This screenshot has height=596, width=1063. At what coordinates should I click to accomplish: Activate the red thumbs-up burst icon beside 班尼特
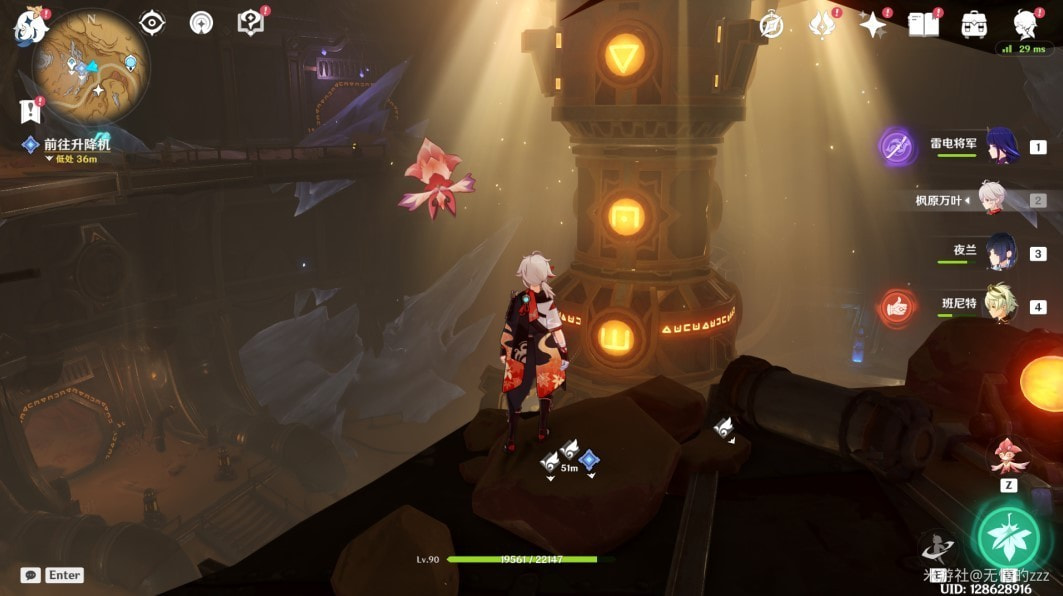point(897,308)
